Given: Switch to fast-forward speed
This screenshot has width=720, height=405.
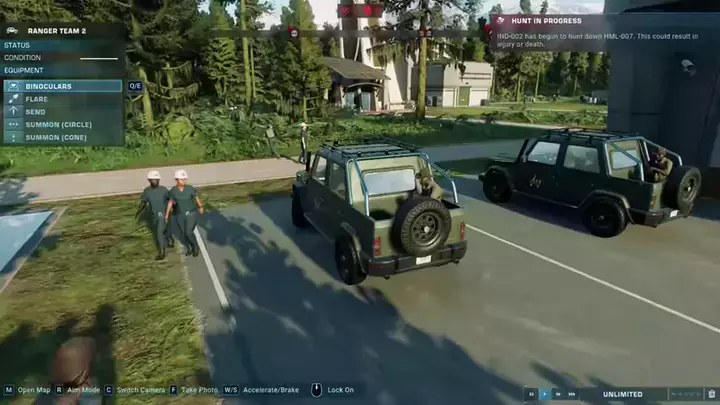Looking at the screenshot, I should 558,394.
